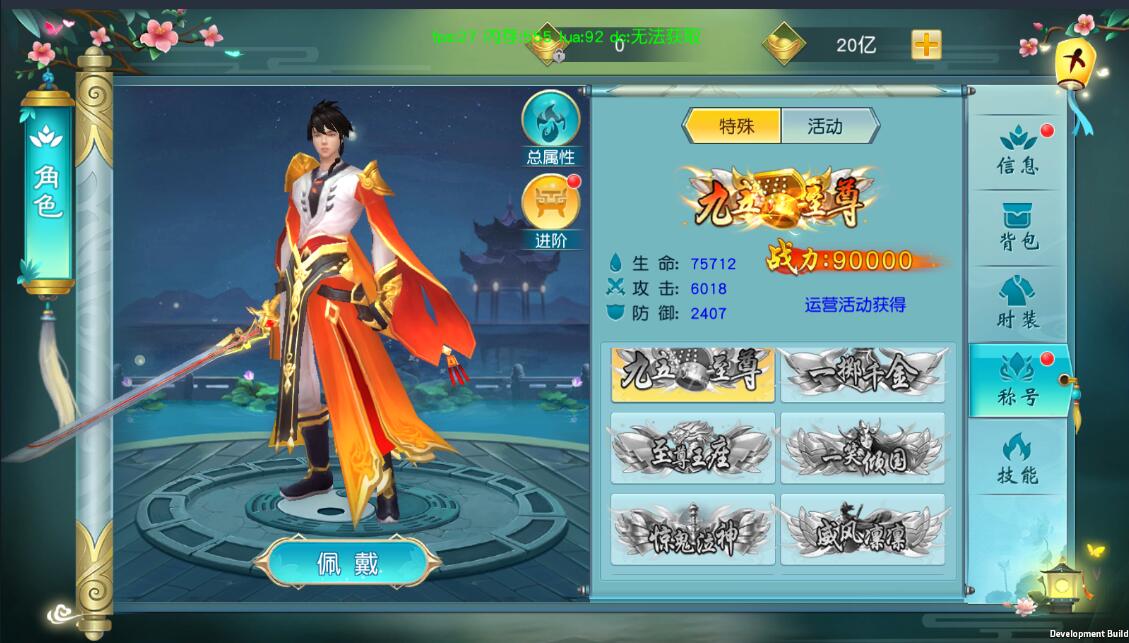Select the 称号 title side tab
This screenshot has height=643, width=1129.
(1018, 381)
